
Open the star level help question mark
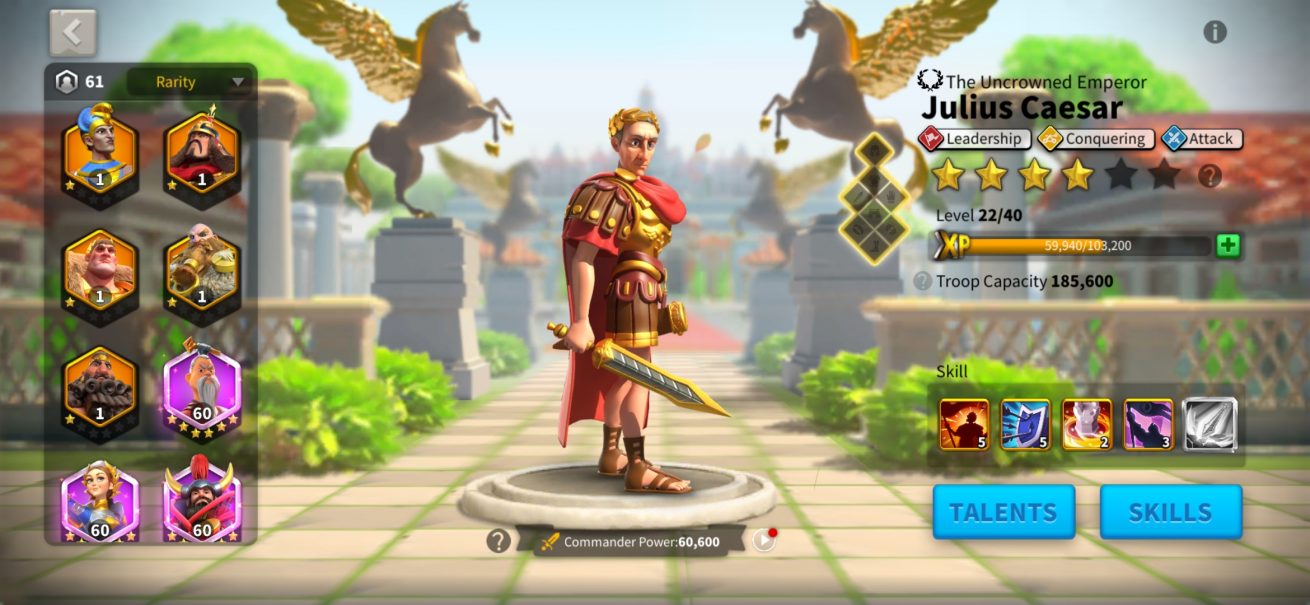point(1210,177)
